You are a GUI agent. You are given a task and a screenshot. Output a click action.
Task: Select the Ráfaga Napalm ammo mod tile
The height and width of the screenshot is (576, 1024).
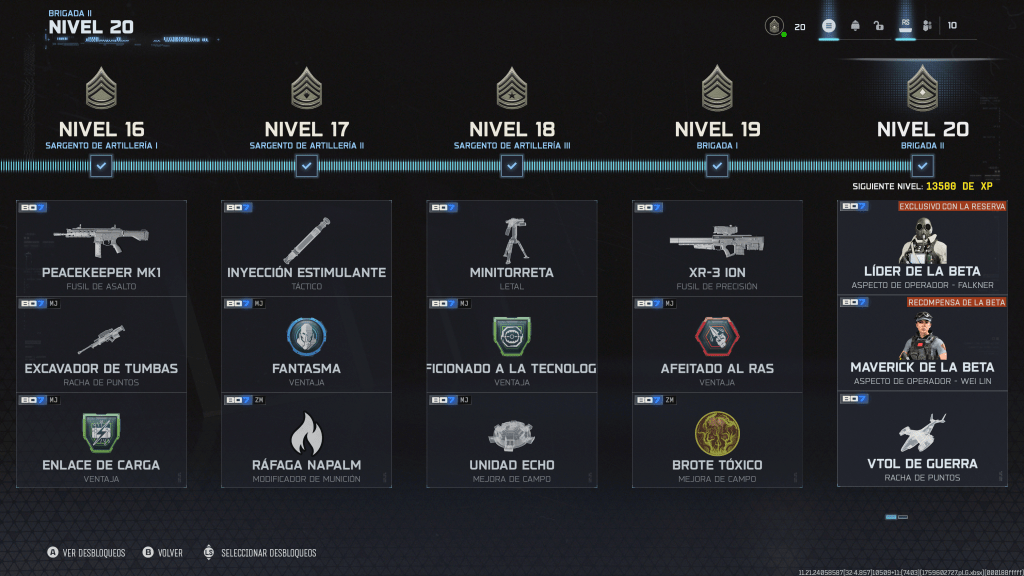point(306,440)
